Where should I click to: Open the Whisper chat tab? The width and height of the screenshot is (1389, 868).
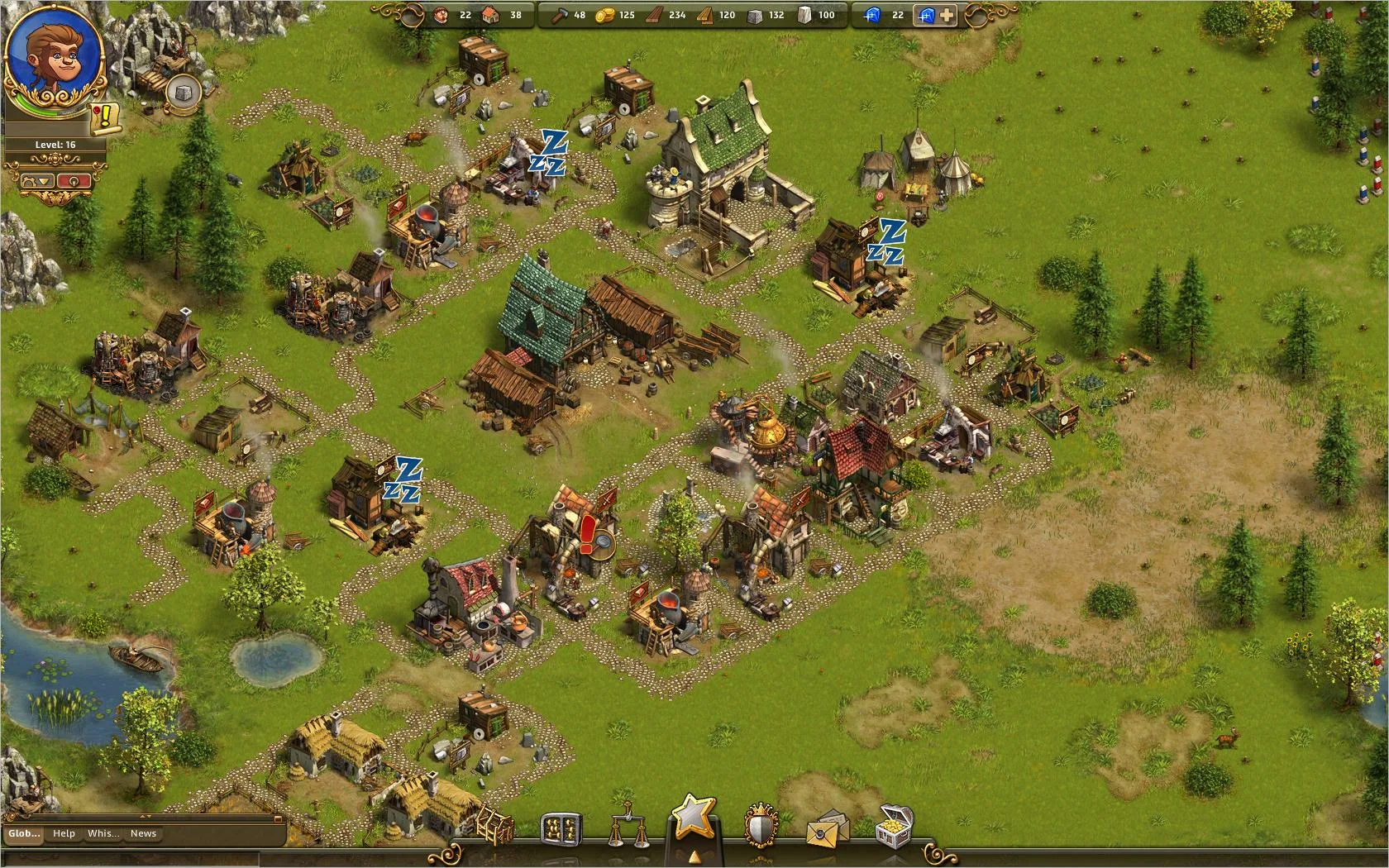coord(103,833)
